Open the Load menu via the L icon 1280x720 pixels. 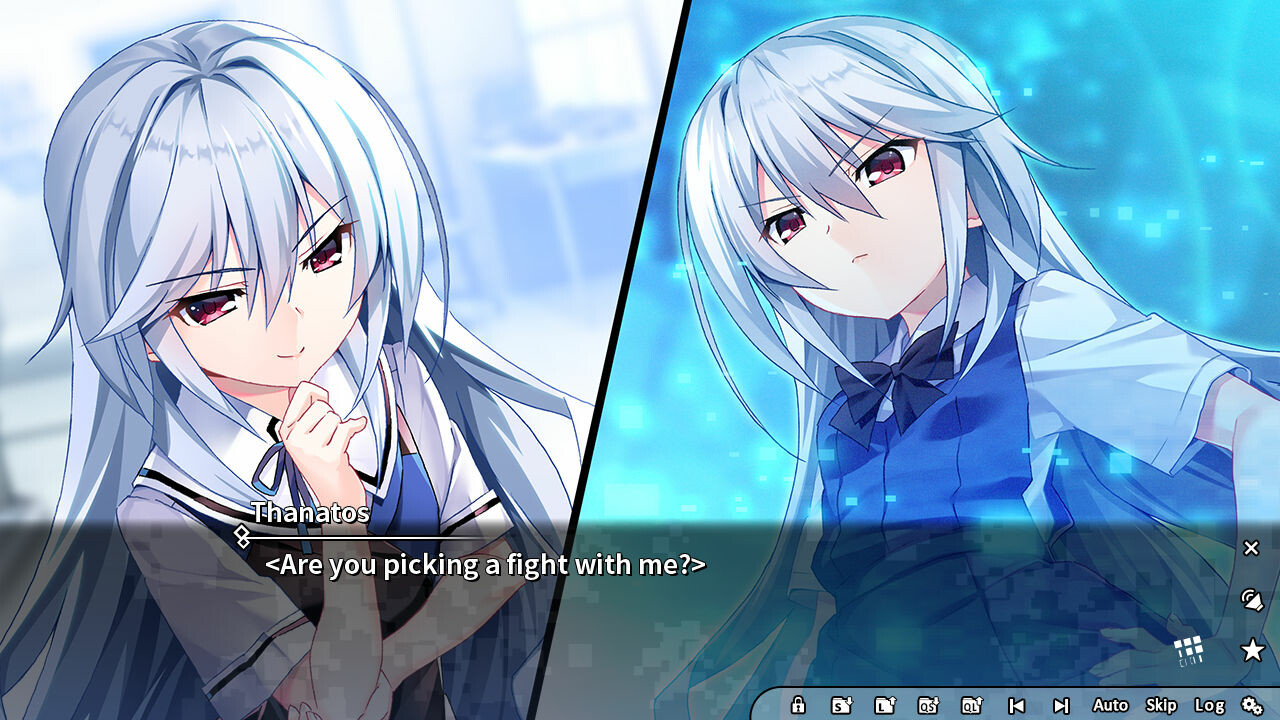coord(885,705)
